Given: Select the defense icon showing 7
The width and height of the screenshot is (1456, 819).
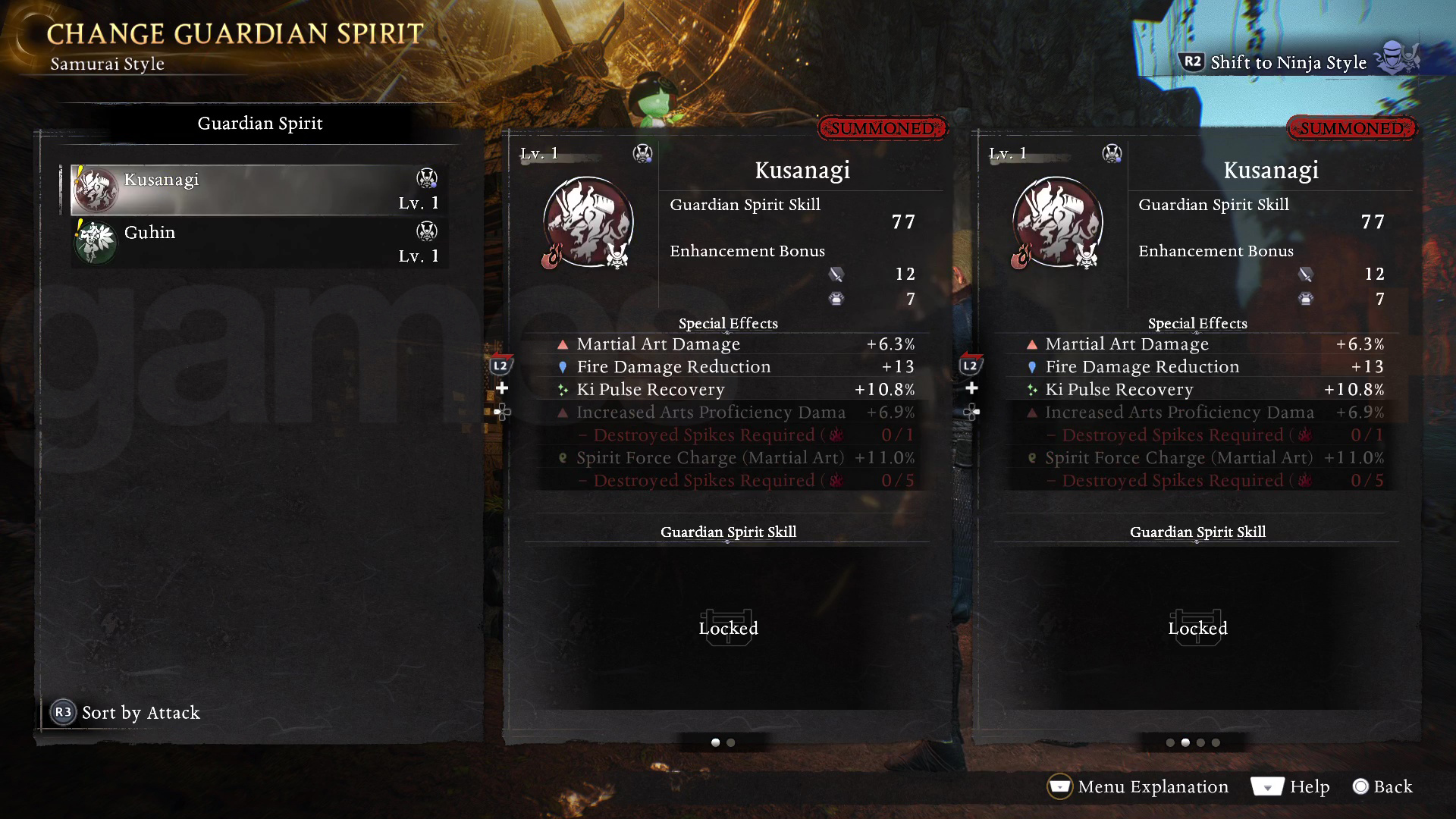Looking at the screenshot, I should pos(838,298).
